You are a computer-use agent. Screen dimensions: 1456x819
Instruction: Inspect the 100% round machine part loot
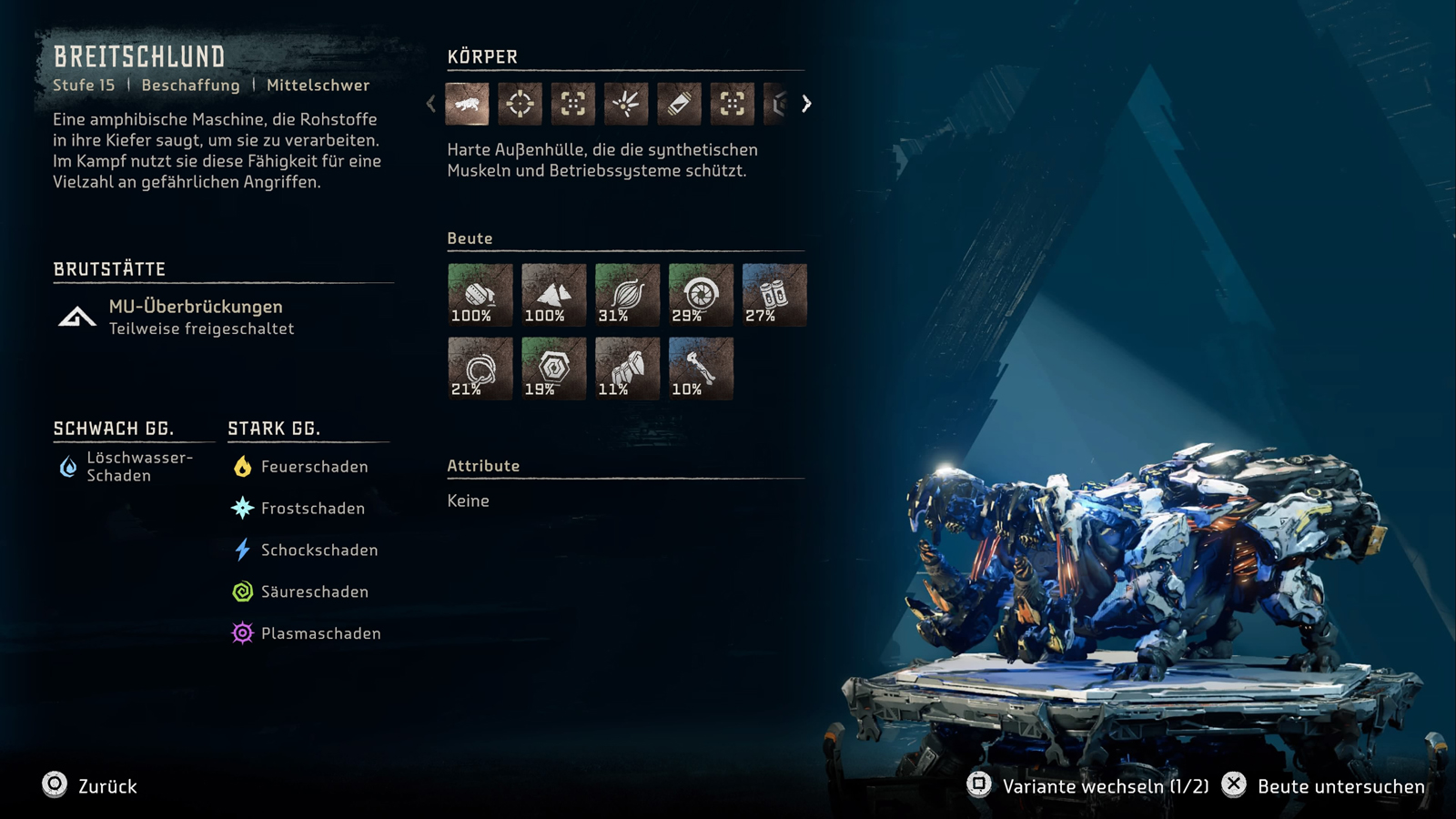[x=480, y=295]
